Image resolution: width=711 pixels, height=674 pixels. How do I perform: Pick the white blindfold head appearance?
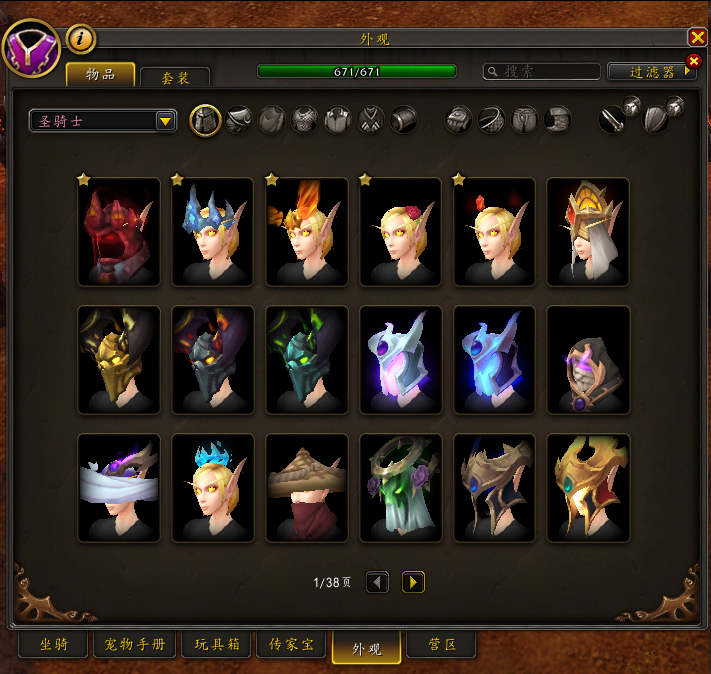(x=119, y=488)
